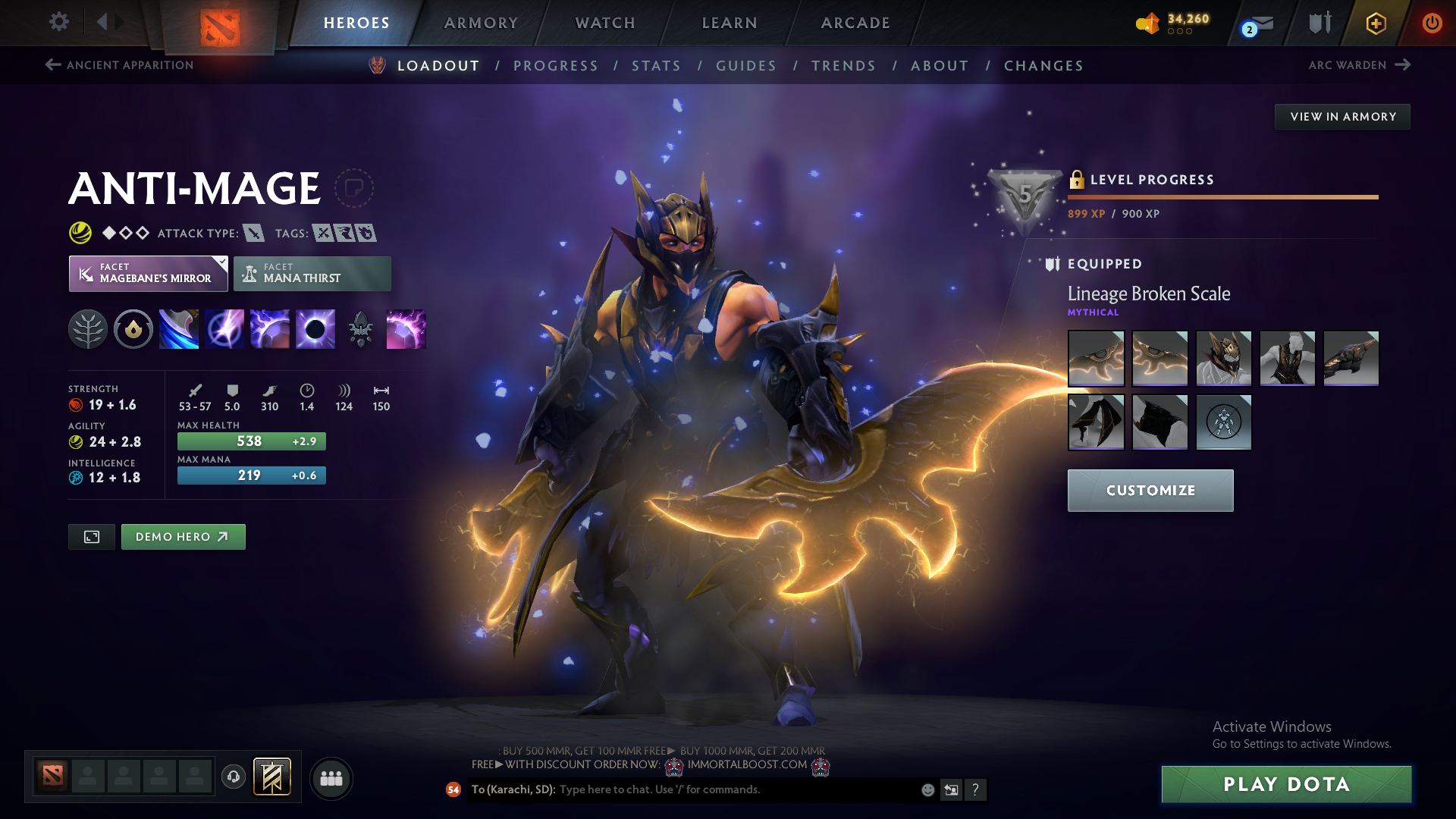Viewport: 1456px width, 819px height.
Task: Click the Mana Void ability icon
Action: pos(315,328)
